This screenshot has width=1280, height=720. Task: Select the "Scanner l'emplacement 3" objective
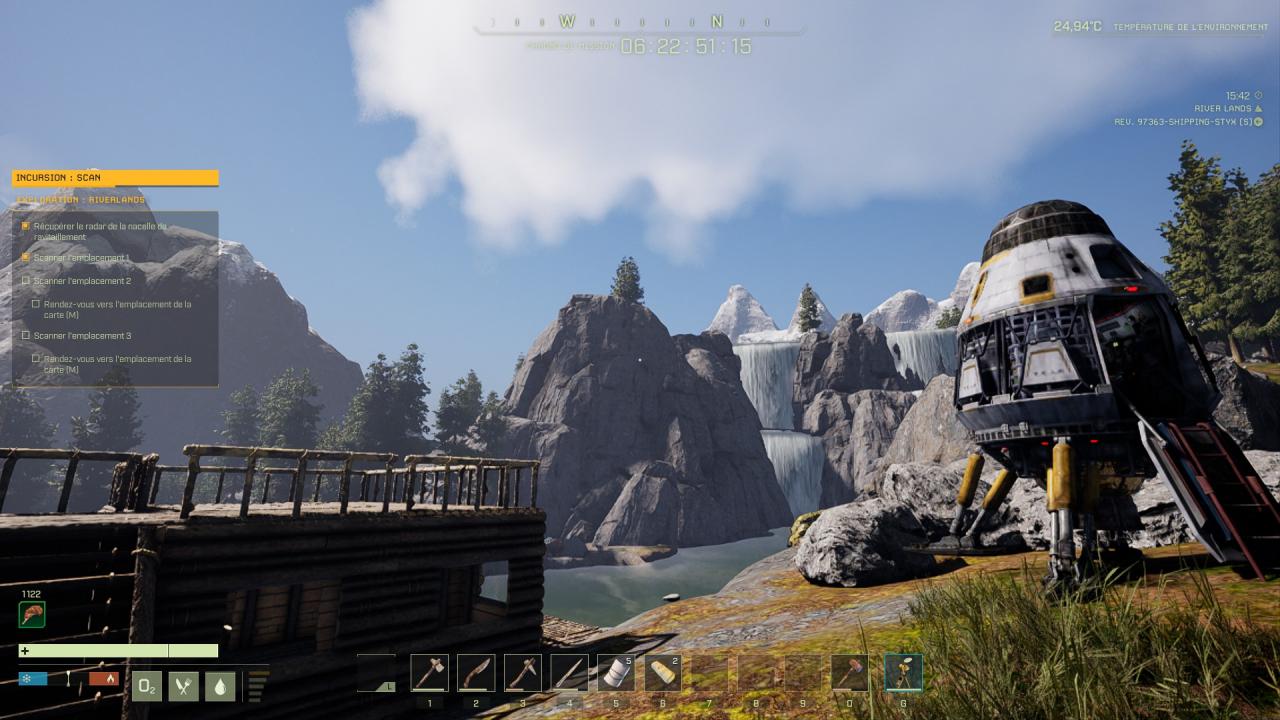click(82, 336)
